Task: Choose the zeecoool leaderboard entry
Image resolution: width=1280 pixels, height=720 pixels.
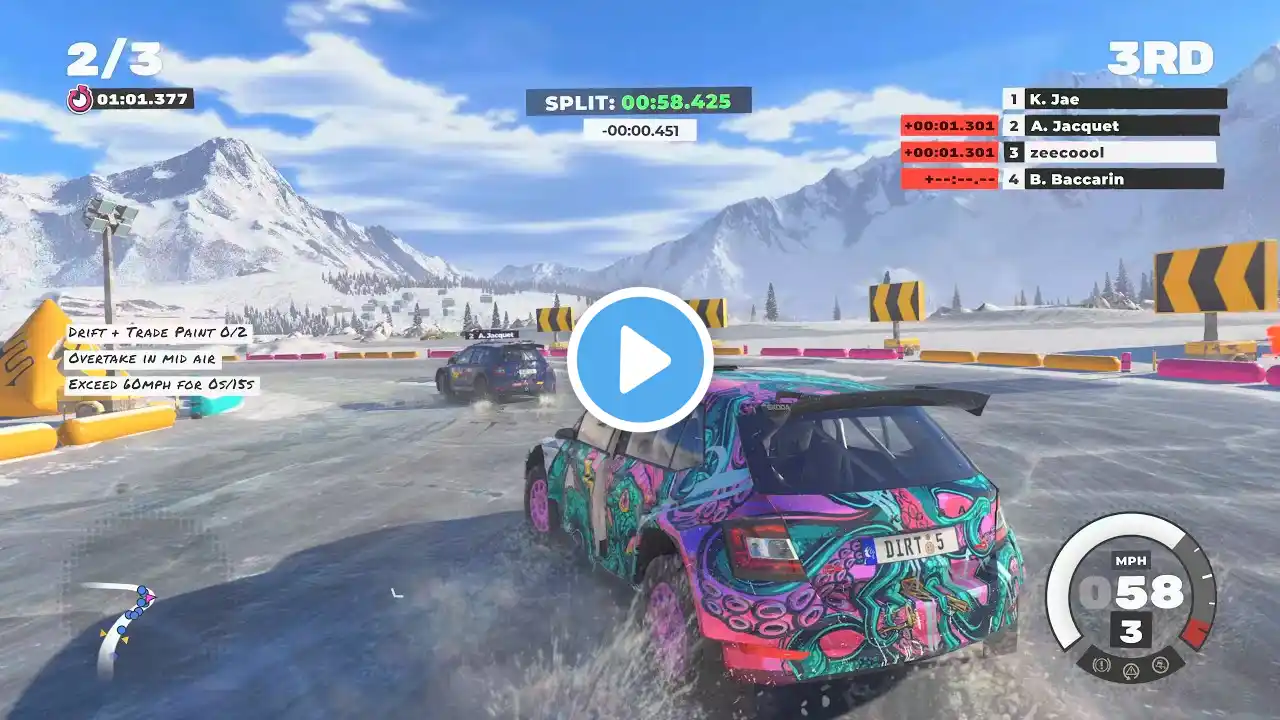Action: [x=1110, y=153]
